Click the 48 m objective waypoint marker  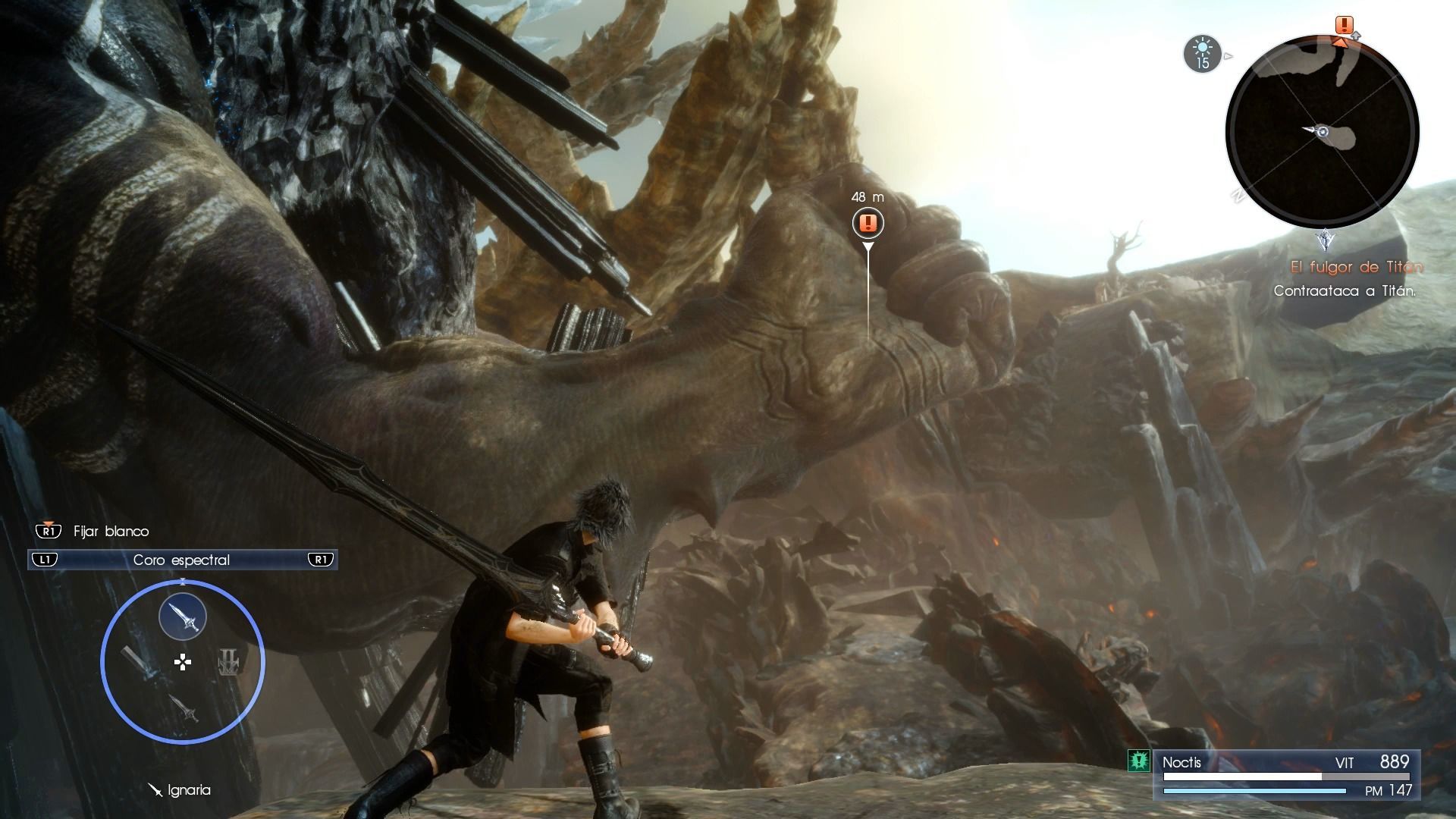tap(868, 223)
